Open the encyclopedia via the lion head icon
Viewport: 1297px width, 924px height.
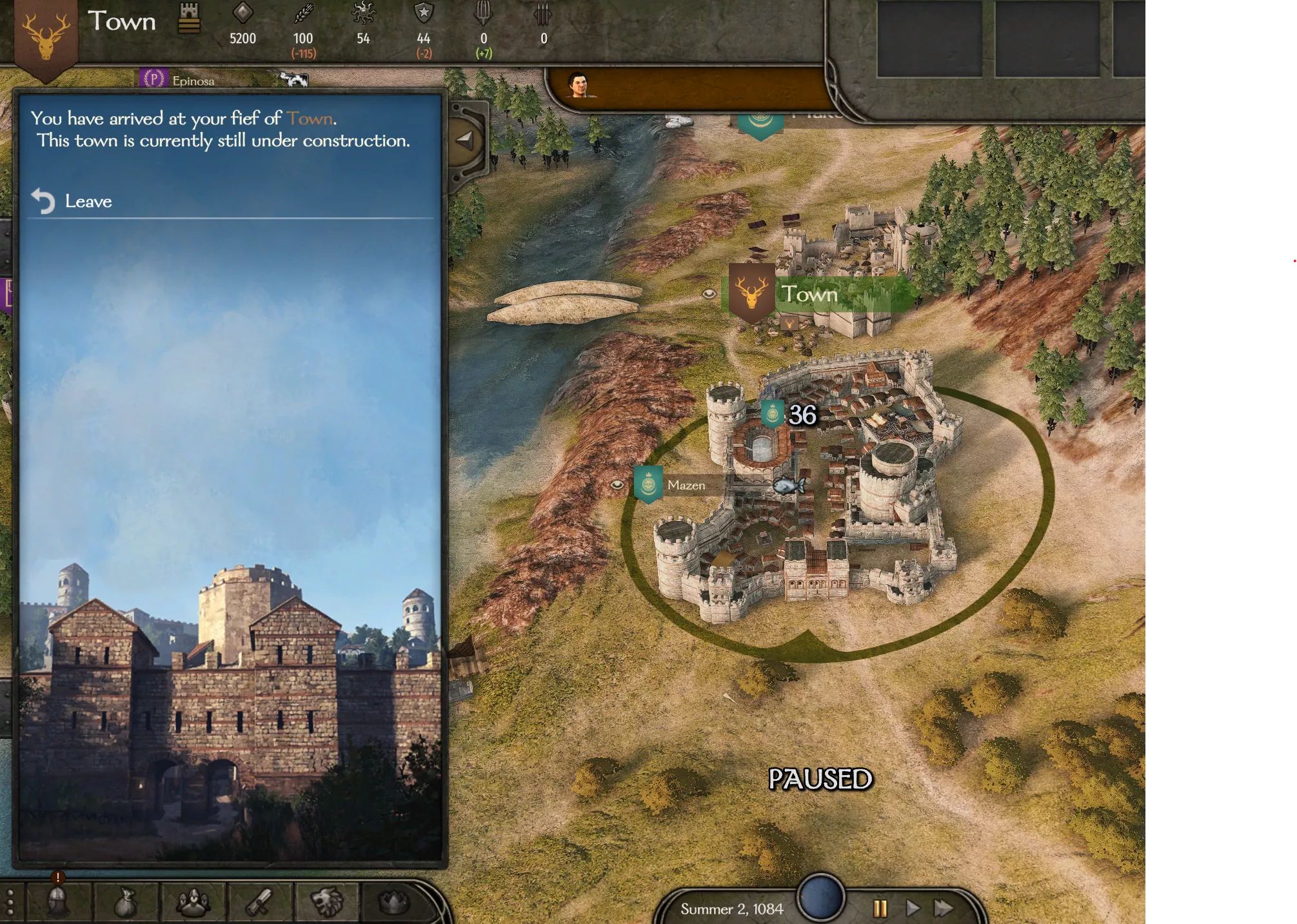click(x=329, y=901)
